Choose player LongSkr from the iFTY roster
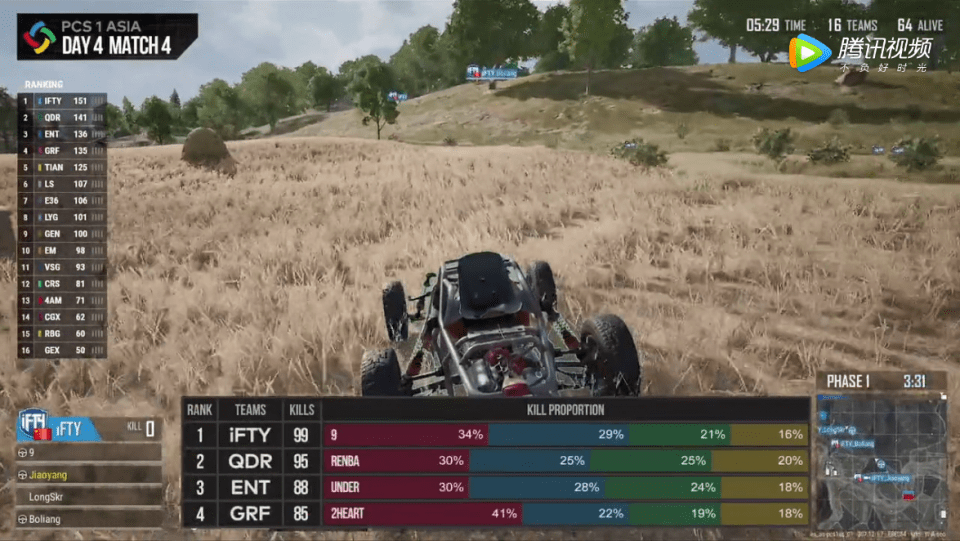This screenshot has width=960, height=541. 89,496
